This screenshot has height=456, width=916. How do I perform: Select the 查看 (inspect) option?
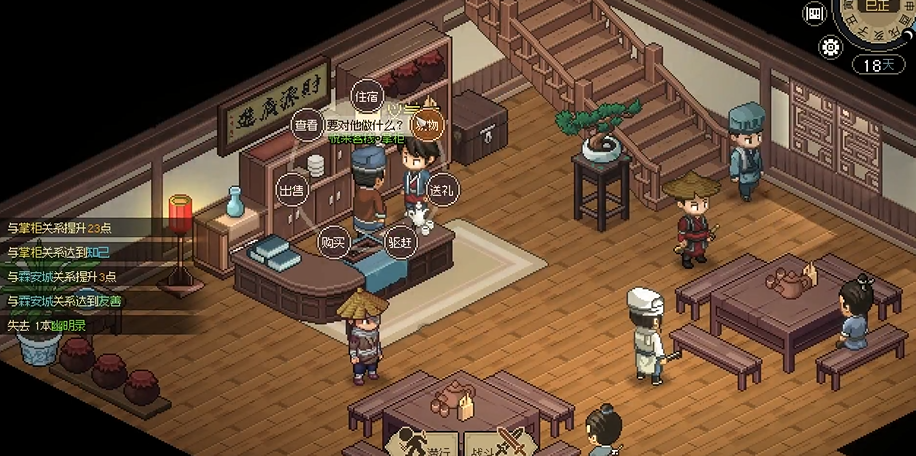click(306, 125)
